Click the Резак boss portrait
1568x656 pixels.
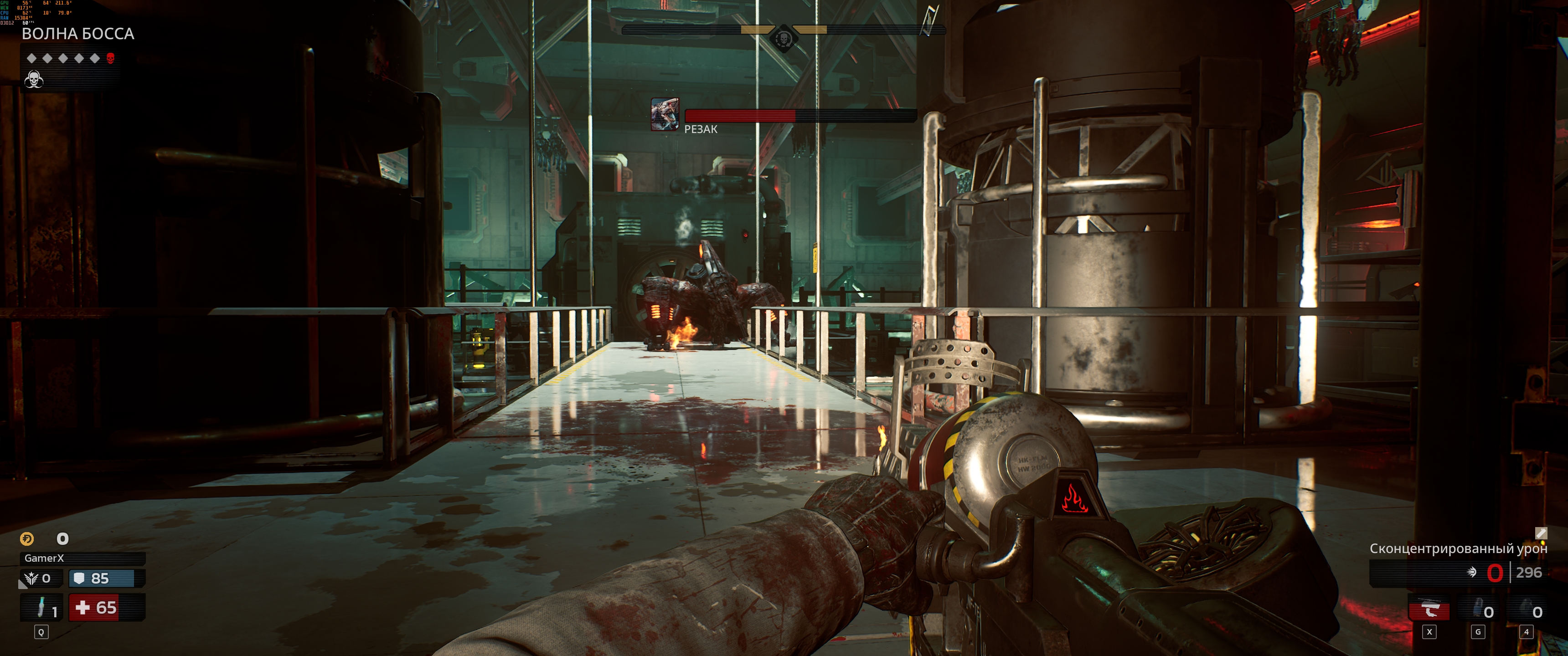point(665,114)
